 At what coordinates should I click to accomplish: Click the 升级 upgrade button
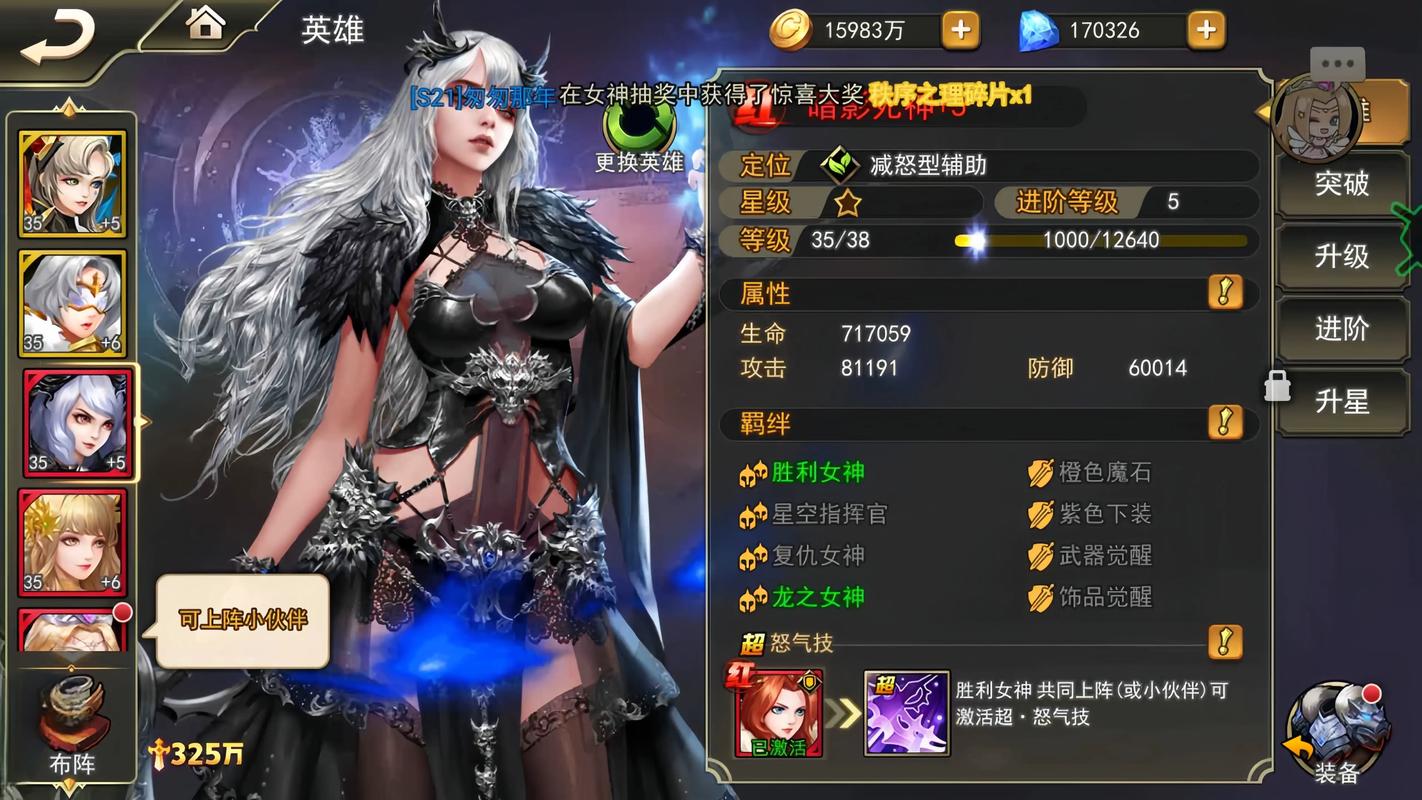[x=1342, y=257]
